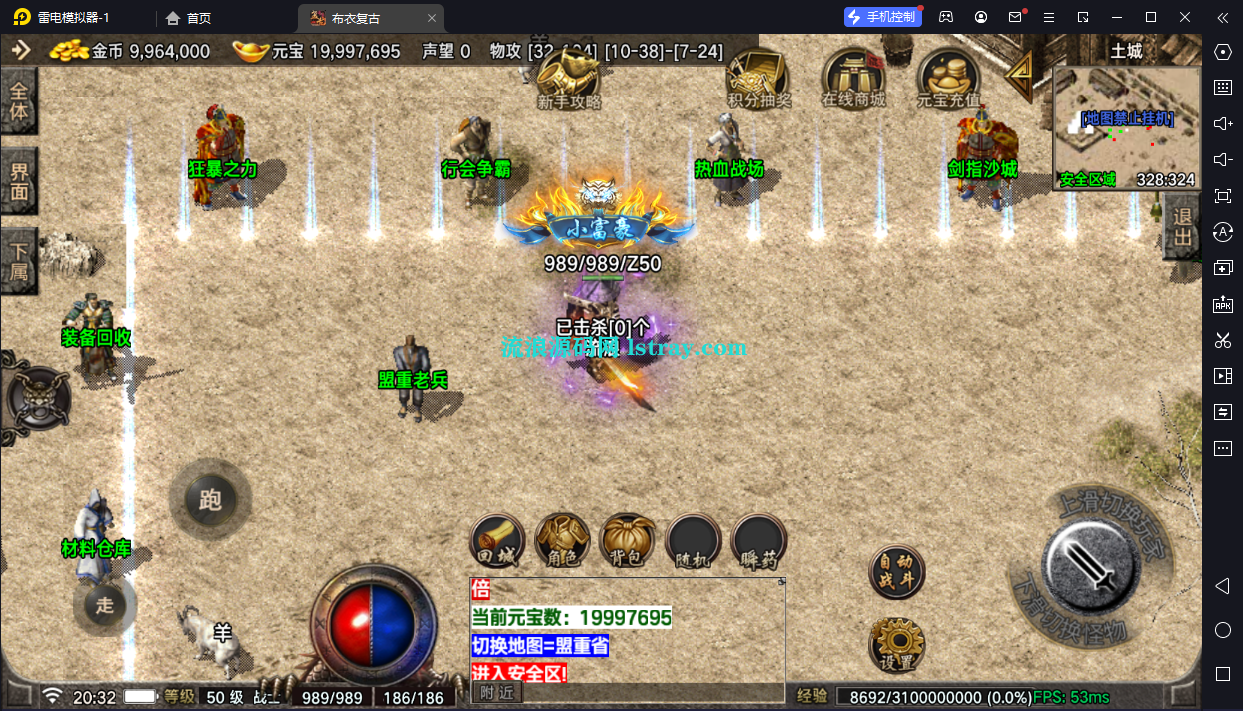Open the 在线商城 online shop
This screenshot has width=1243, height=711.
[x=853, y=77]
